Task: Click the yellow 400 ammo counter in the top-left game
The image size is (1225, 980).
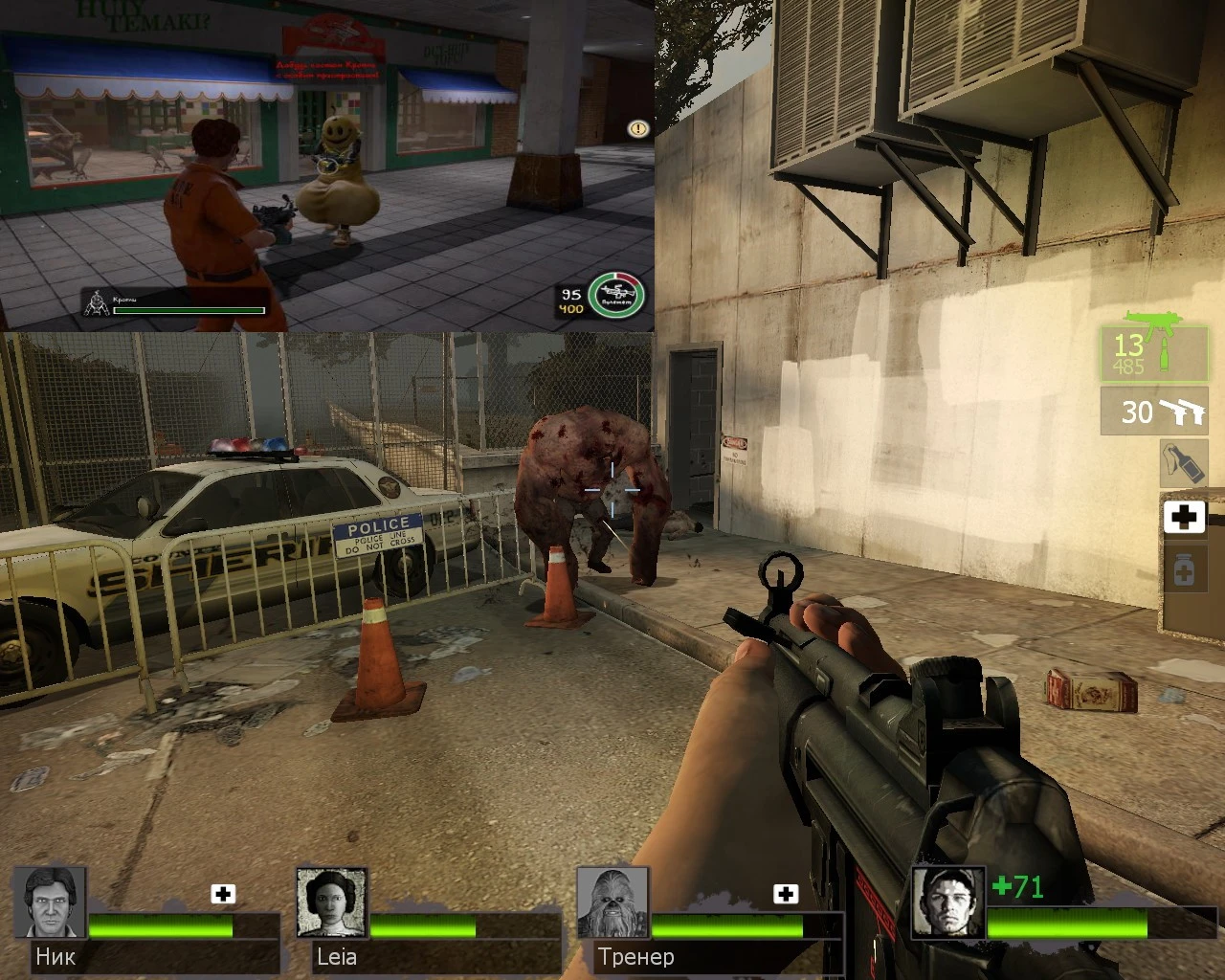Action: pyautogui.click(x=570, y=308)
